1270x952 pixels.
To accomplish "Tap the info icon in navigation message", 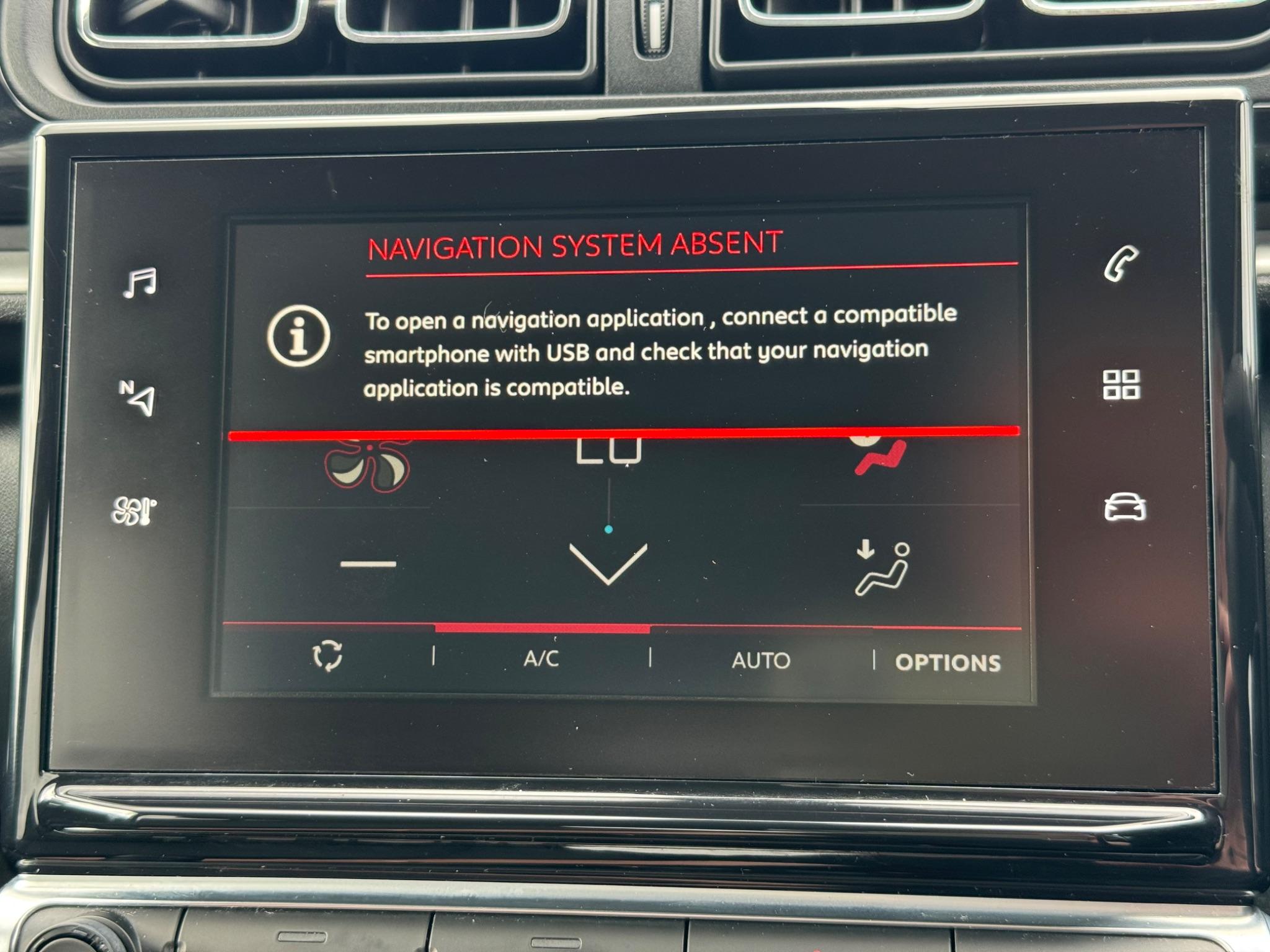I will (x=298, y=336).
